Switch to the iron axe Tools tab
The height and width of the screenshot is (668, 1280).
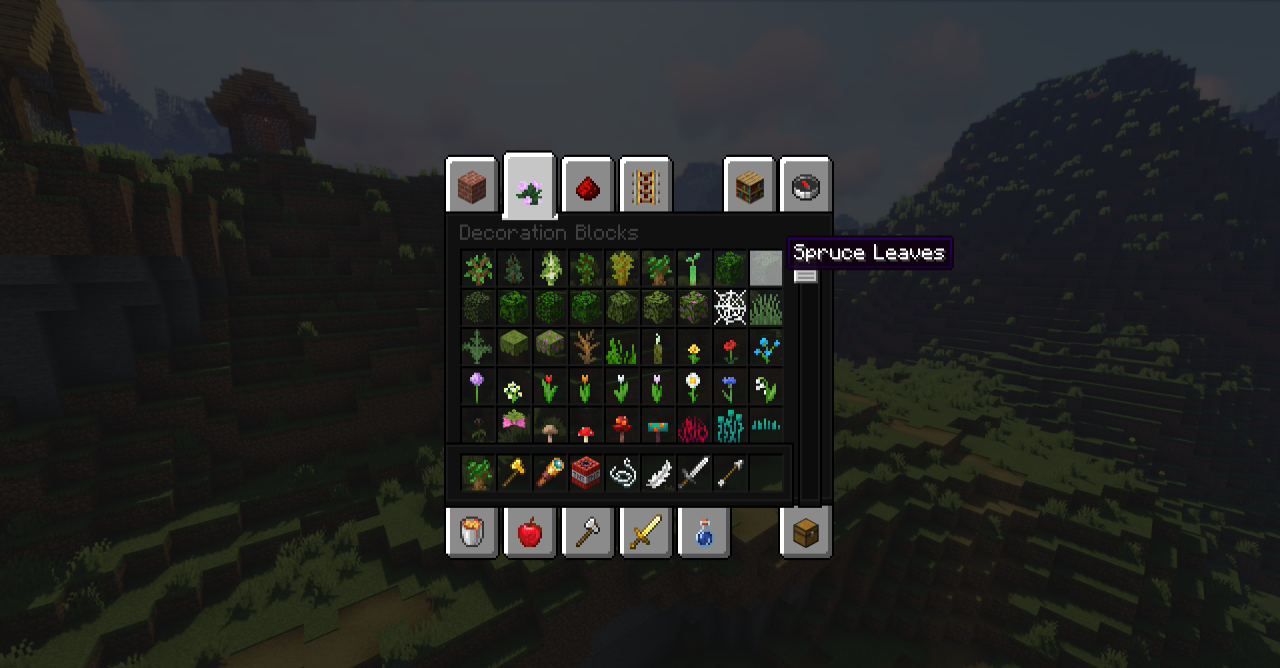tap(587, 531)
